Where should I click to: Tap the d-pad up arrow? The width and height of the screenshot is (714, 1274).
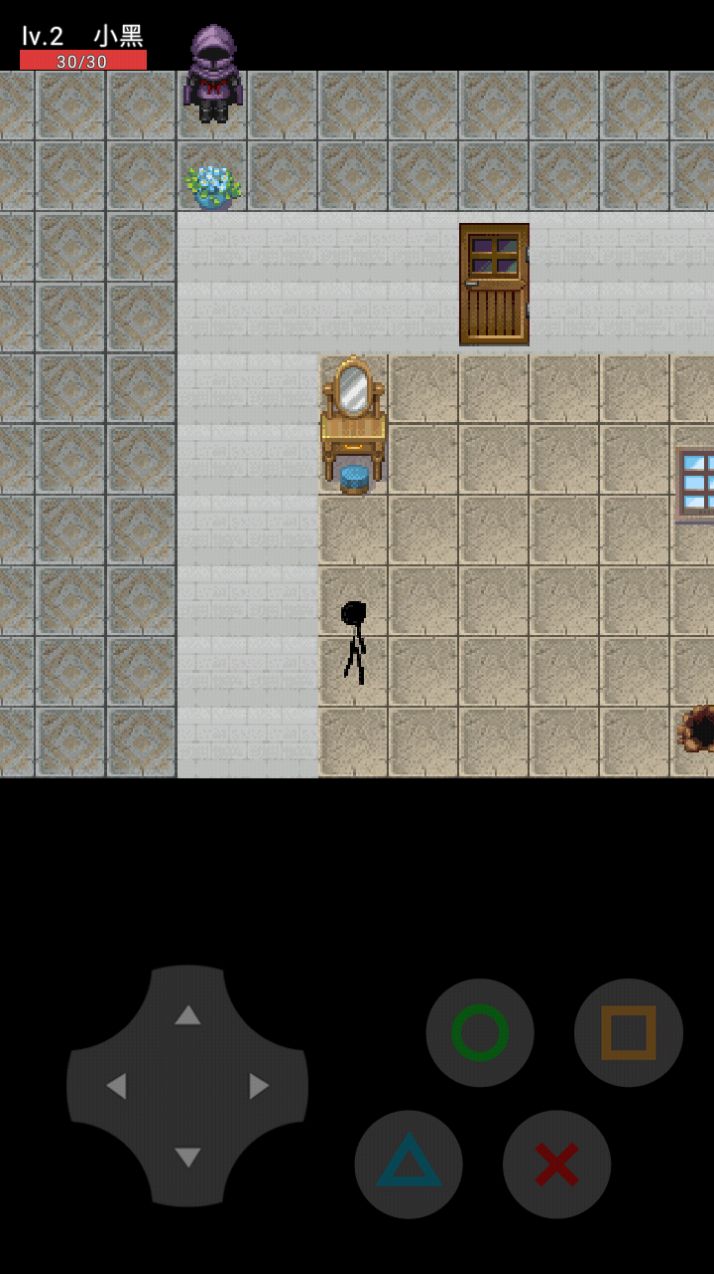tap(187, 1016)
